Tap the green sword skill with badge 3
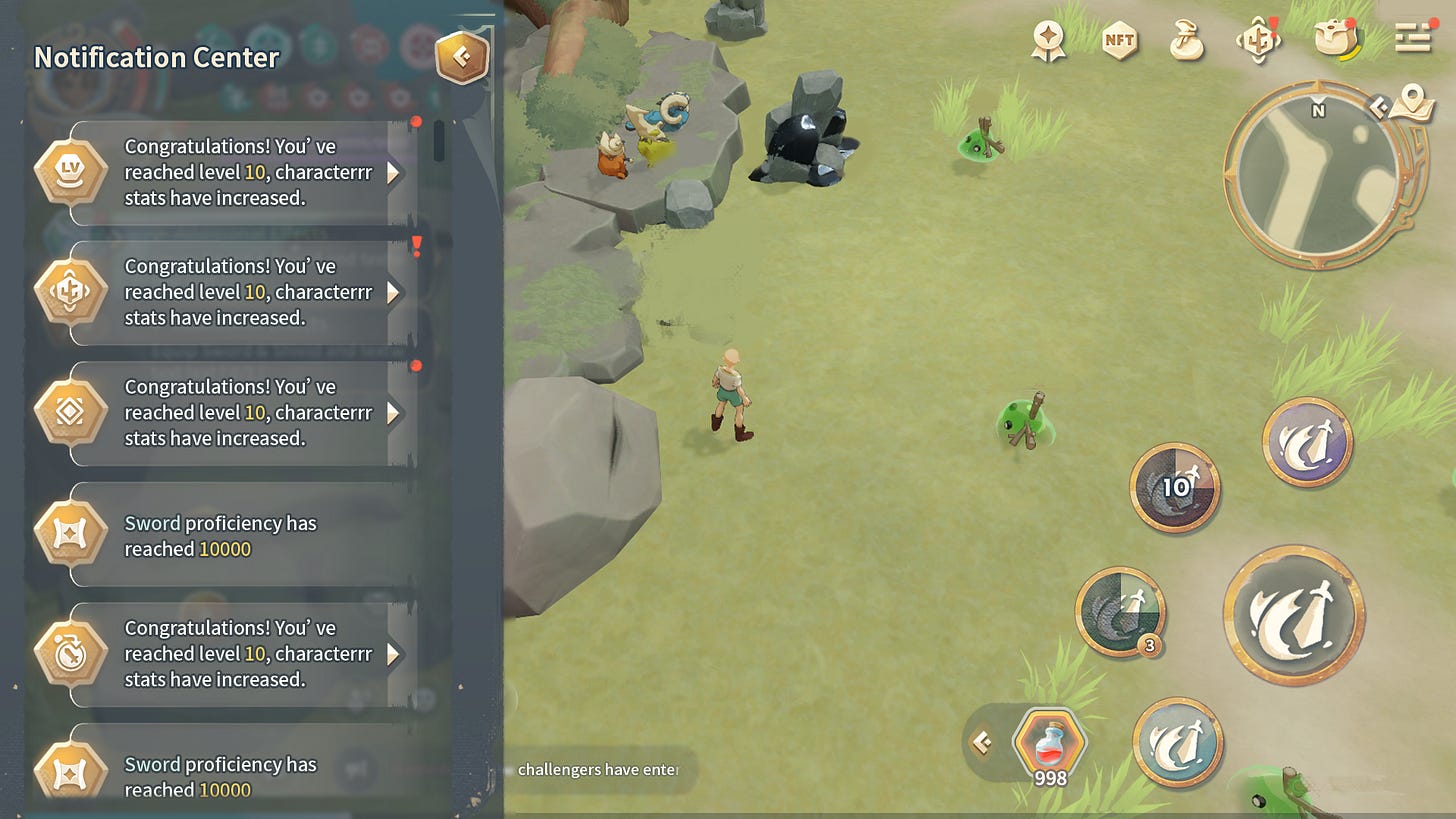This screenshot has height=819, width=1456. [1120, 612]
